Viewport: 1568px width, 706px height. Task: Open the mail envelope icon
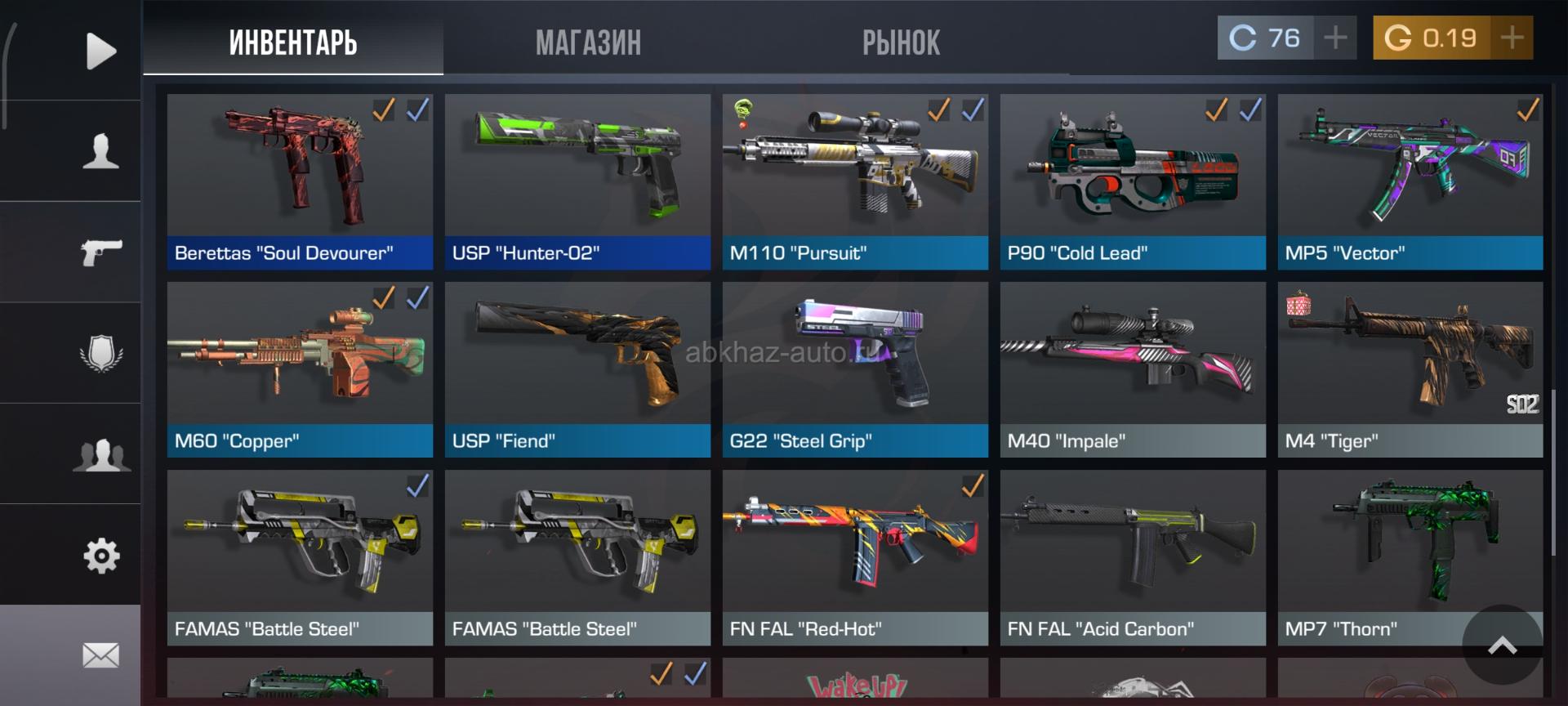[100, 655]
